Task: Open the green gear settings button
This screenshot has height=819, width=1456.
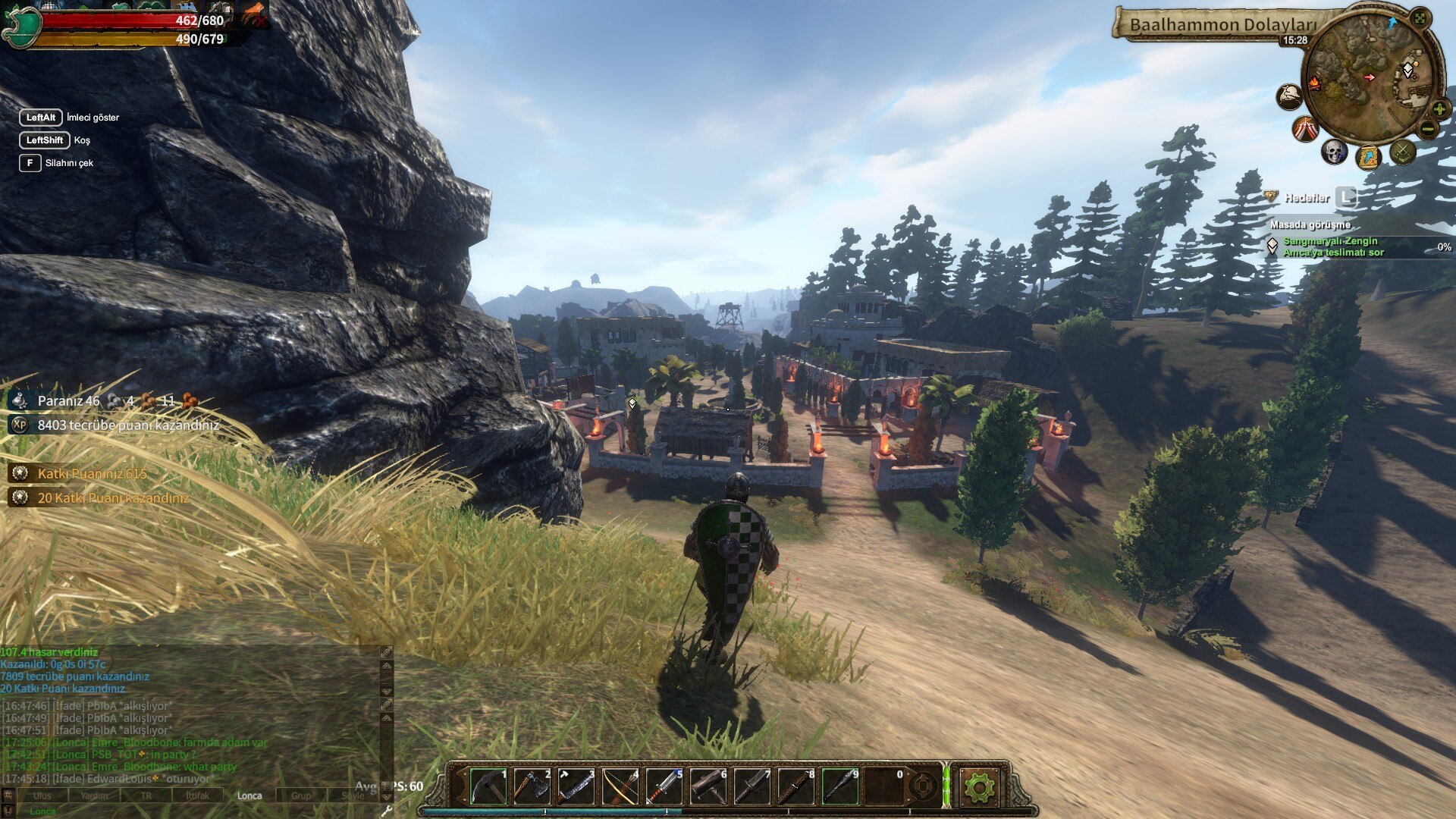Action: coord(978,787)
